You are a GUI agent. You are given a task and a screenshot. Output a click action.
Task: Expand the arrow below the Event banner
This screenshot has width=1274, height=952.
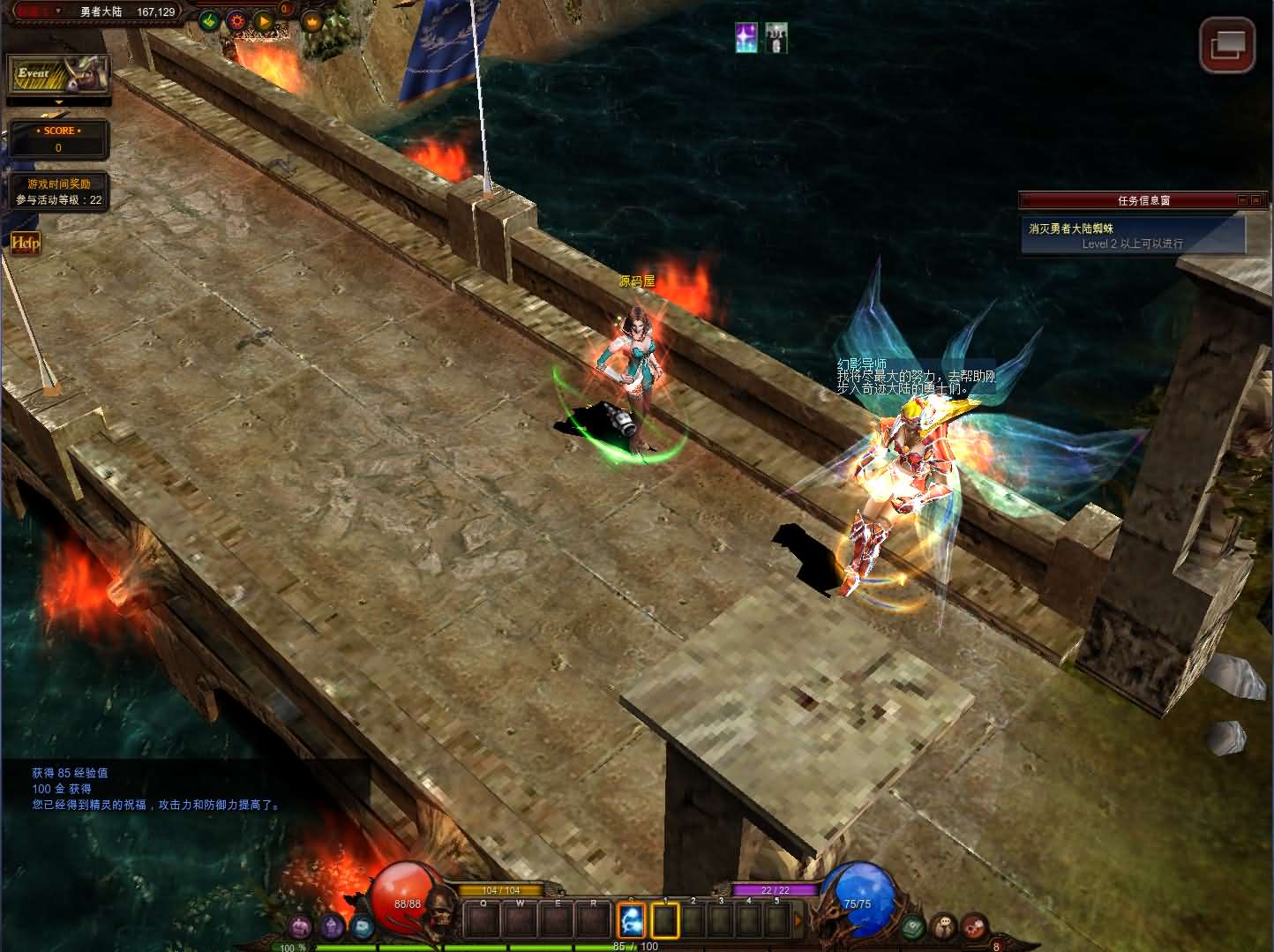(x=59, y=102)
